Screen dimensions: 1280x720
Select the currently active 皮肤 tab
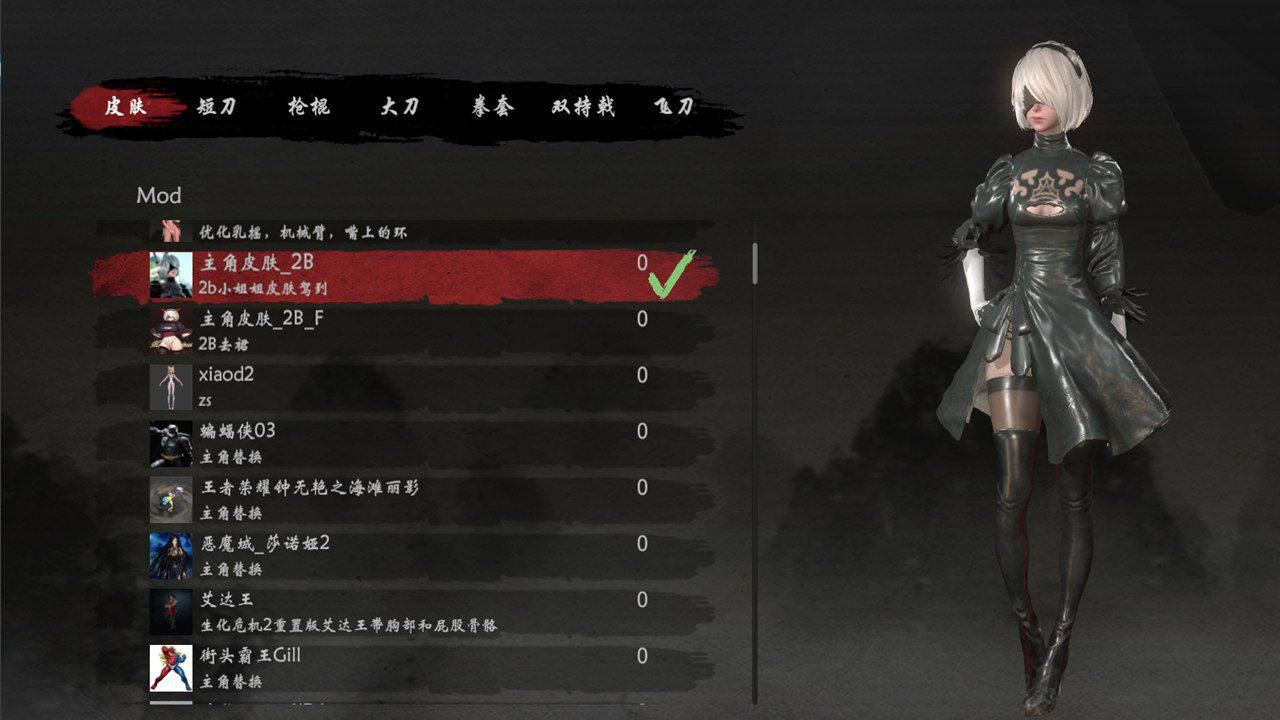[127, 107]
